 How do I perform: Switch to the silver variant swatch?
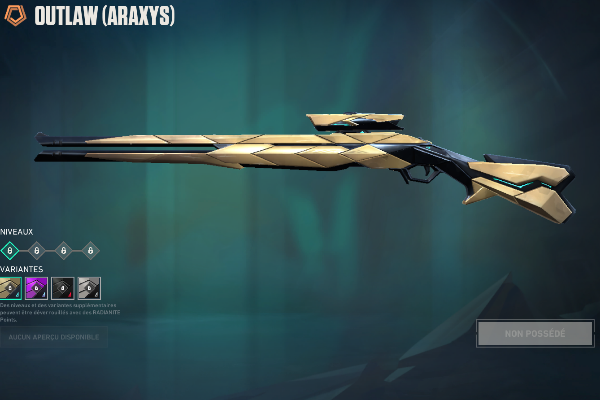coord(89,289)
